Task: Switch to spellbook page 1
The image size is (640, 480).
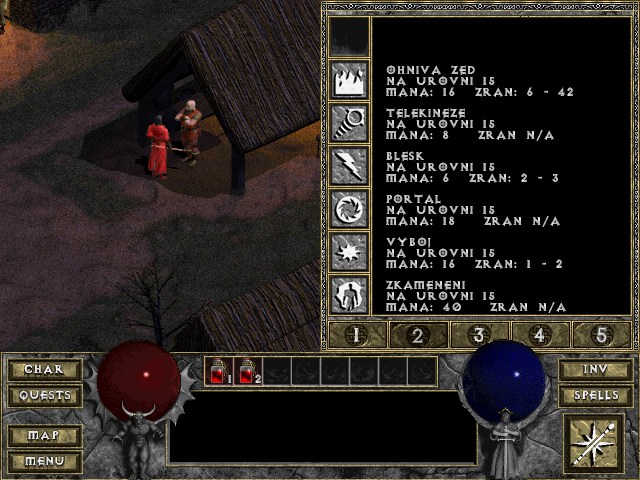Action: pyautogui.click(x=353, y=335)
